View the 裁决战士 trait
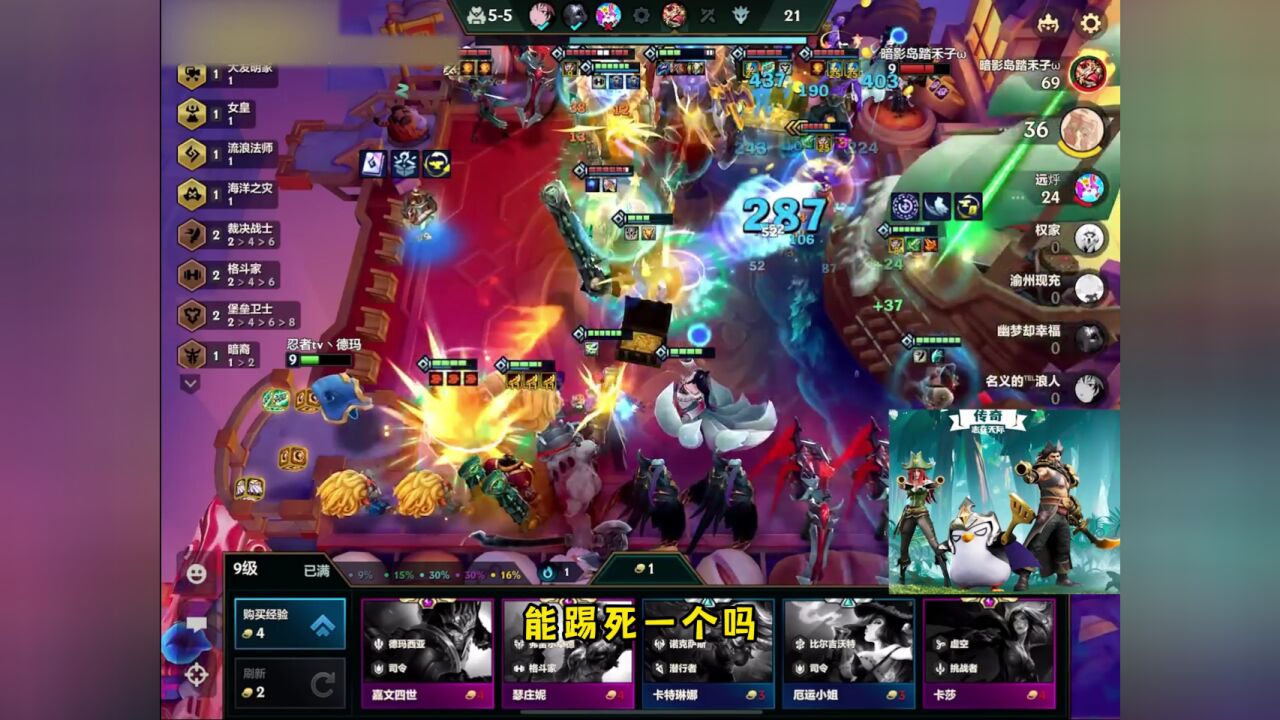This screenshot has height=720, width=1280. pos(228,235)
